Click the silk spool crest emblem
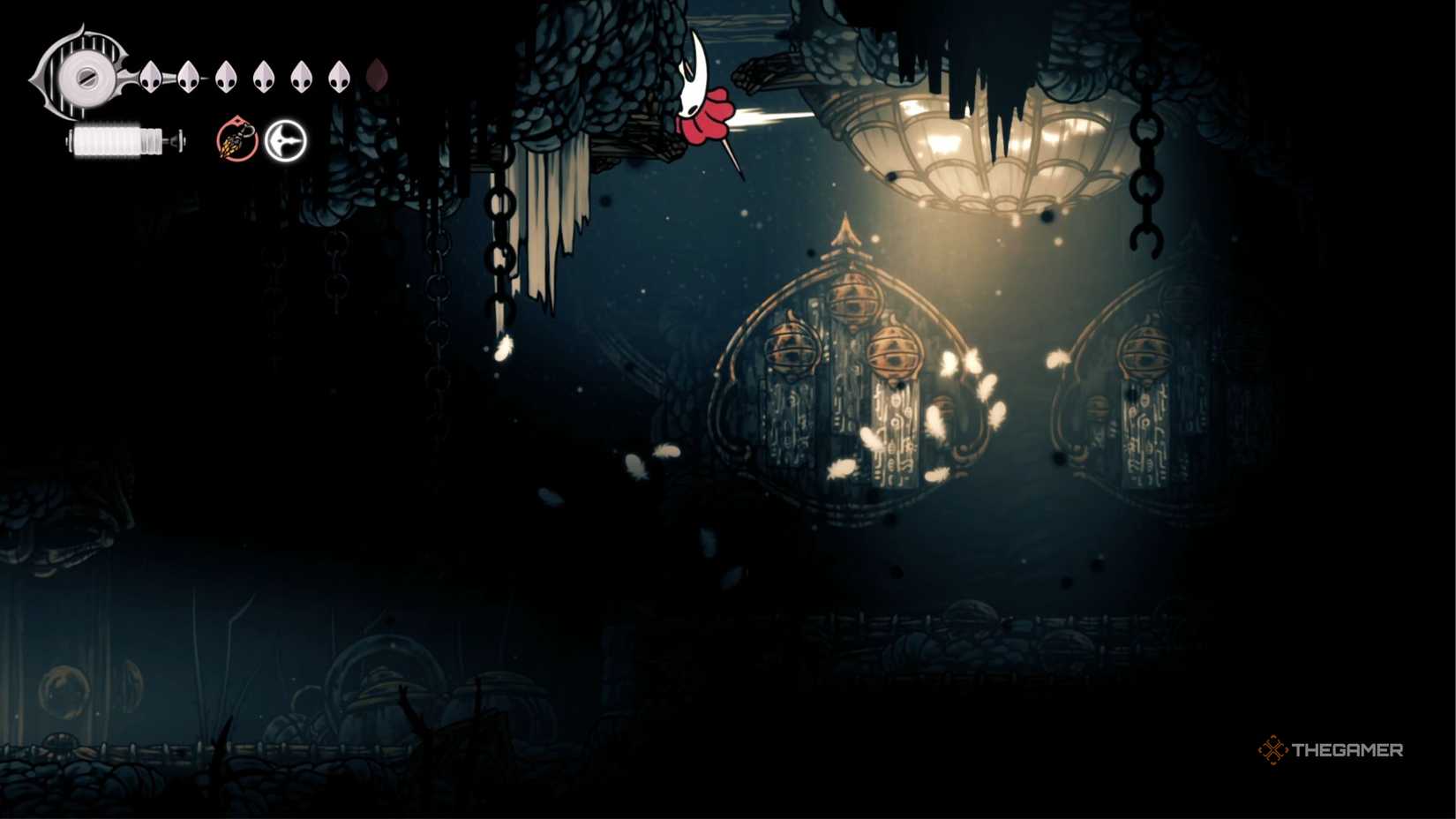The image size is (1456, 819). point(84,75)
